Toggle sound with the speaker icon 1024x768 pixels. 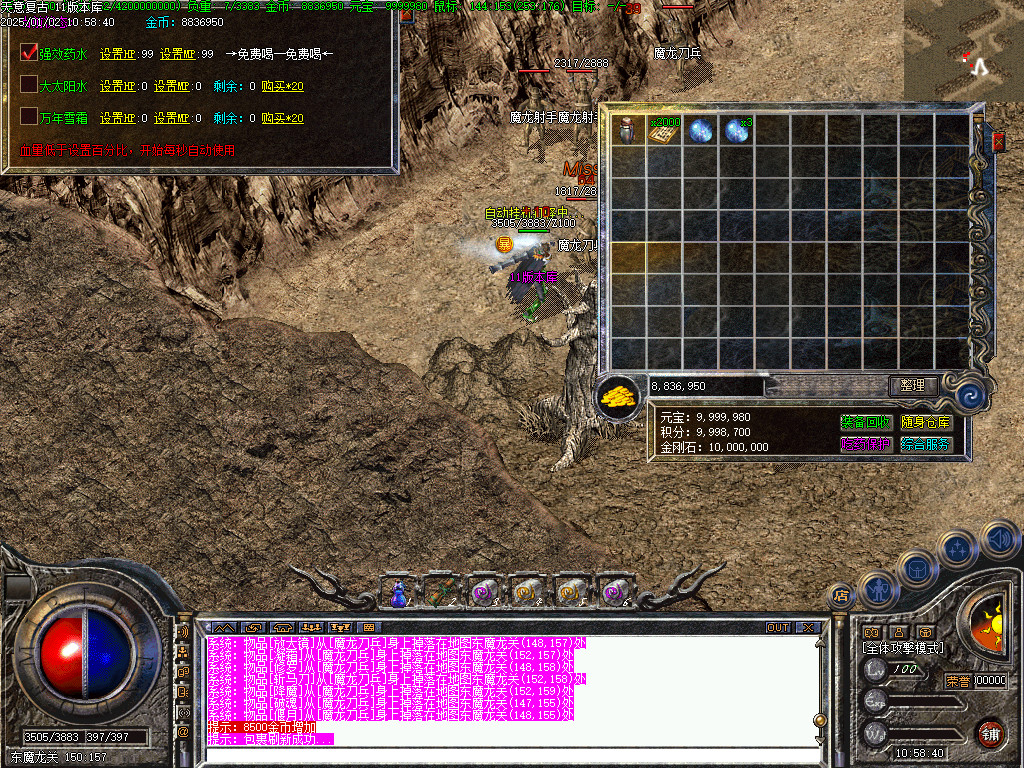pos(999,540)
